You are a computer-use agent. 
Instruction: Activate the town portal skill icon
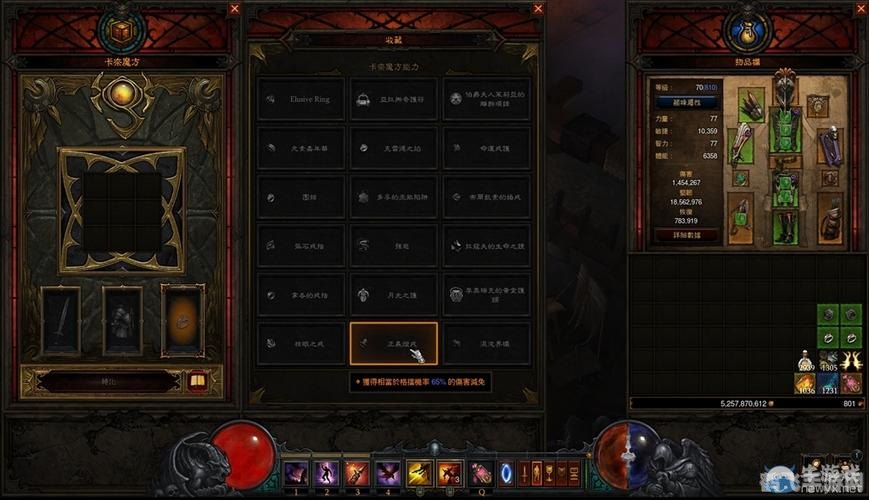coord(505,471)
